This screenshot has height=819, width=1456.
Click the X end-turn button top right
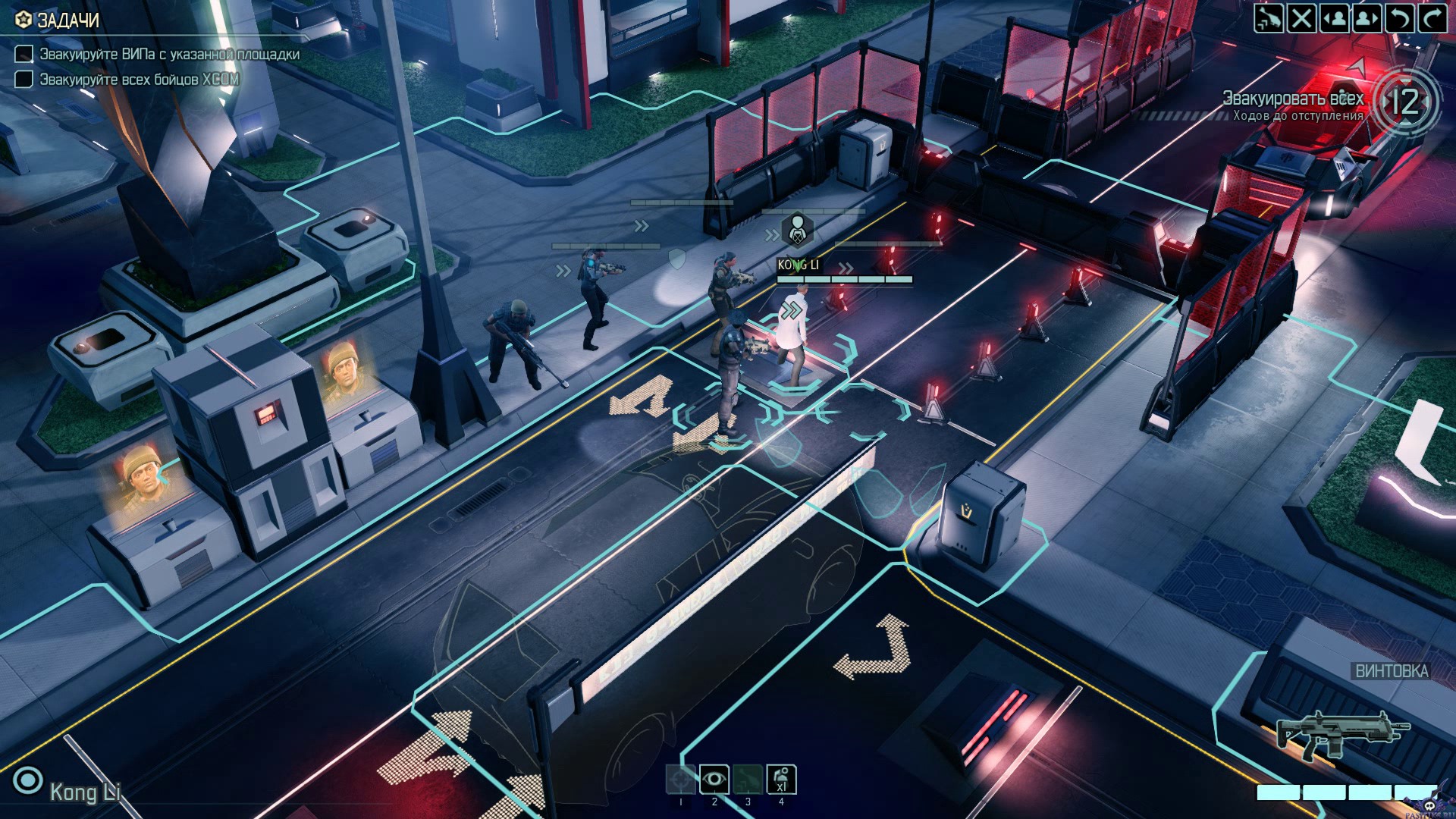coord(1301,18)
